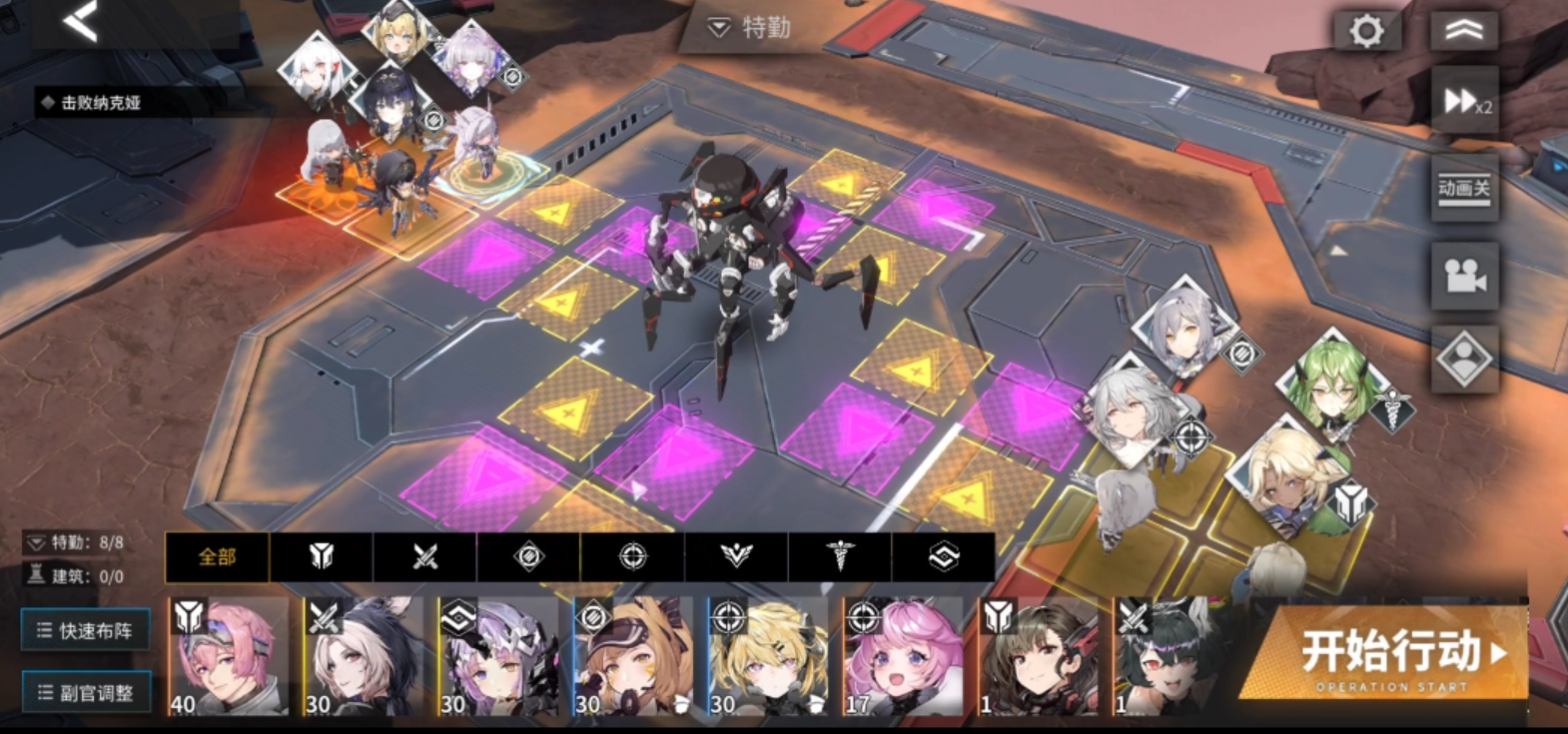
Task: Filter by the shield class tab
Action: click(321, 556)
